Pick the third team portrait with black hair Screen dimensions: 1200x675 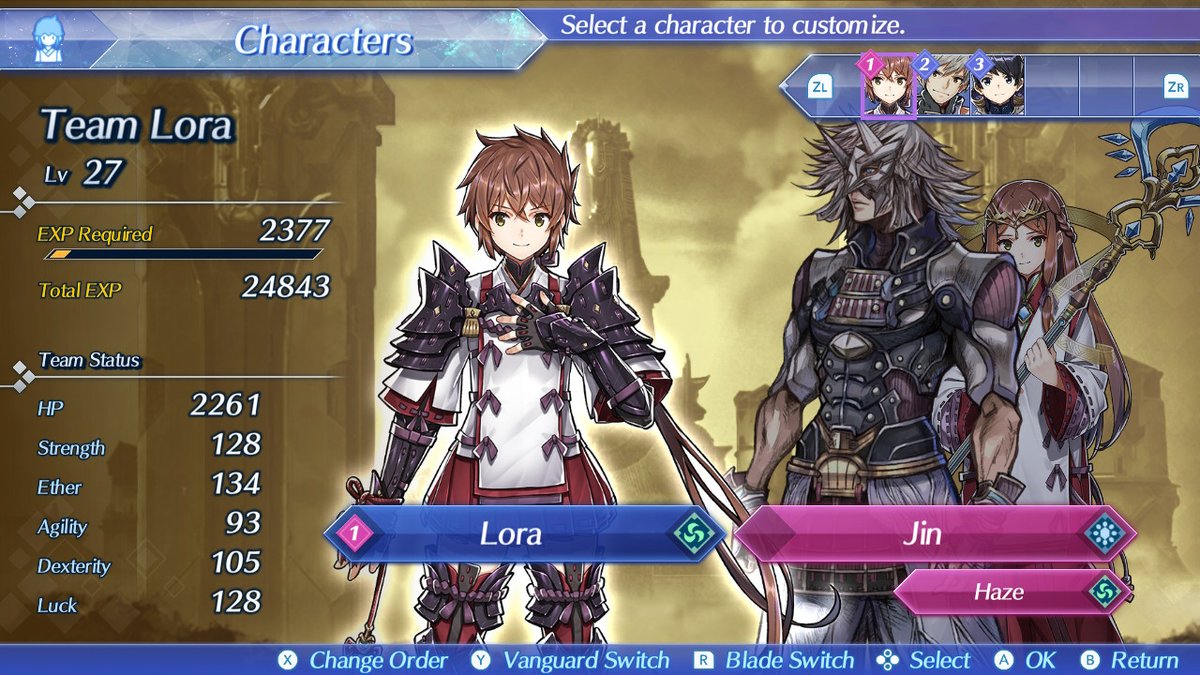point(997,87)
